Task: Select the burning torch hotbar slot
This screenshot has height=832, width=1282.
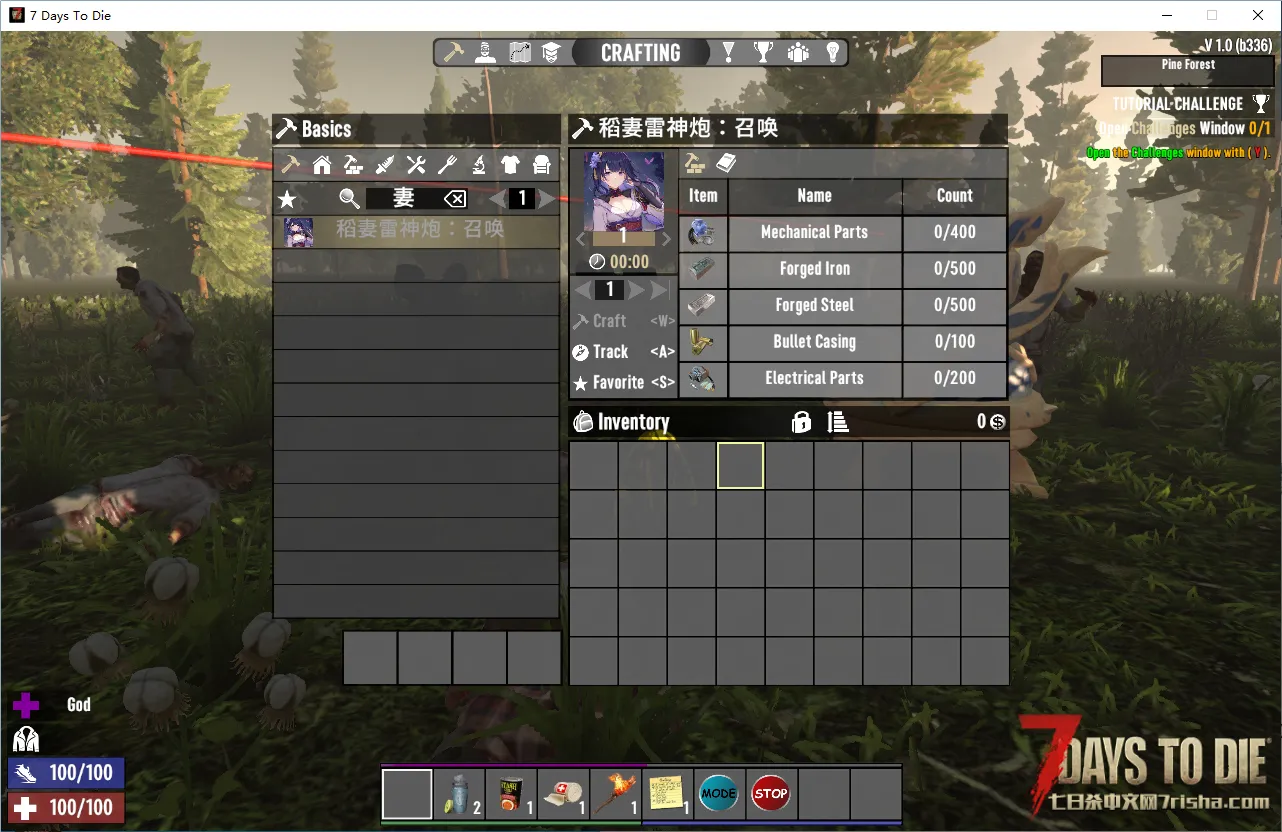Action: [x=615, y=794]
